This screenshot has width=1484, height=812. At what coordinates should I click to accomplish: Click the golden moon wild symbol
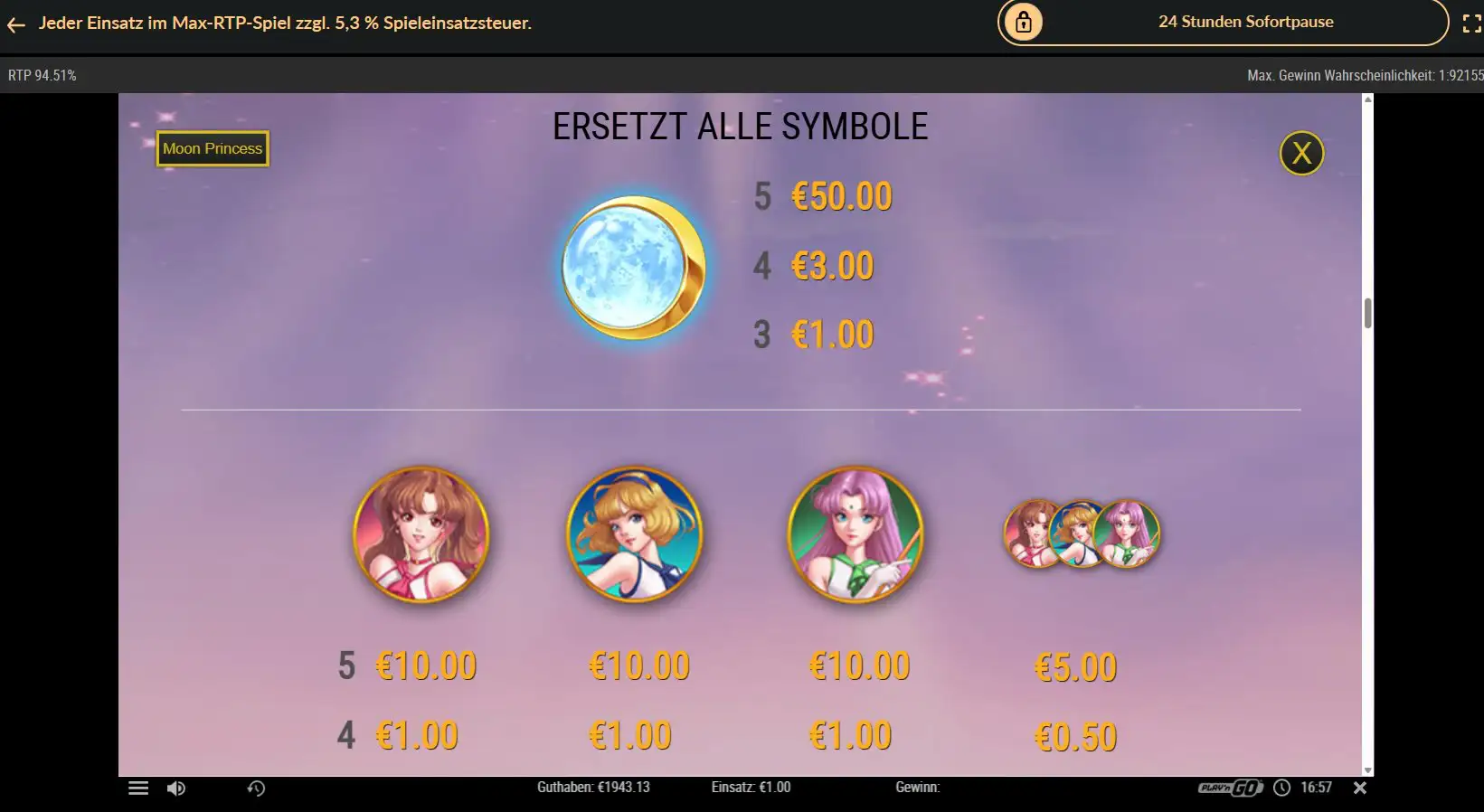coord(633,269)
